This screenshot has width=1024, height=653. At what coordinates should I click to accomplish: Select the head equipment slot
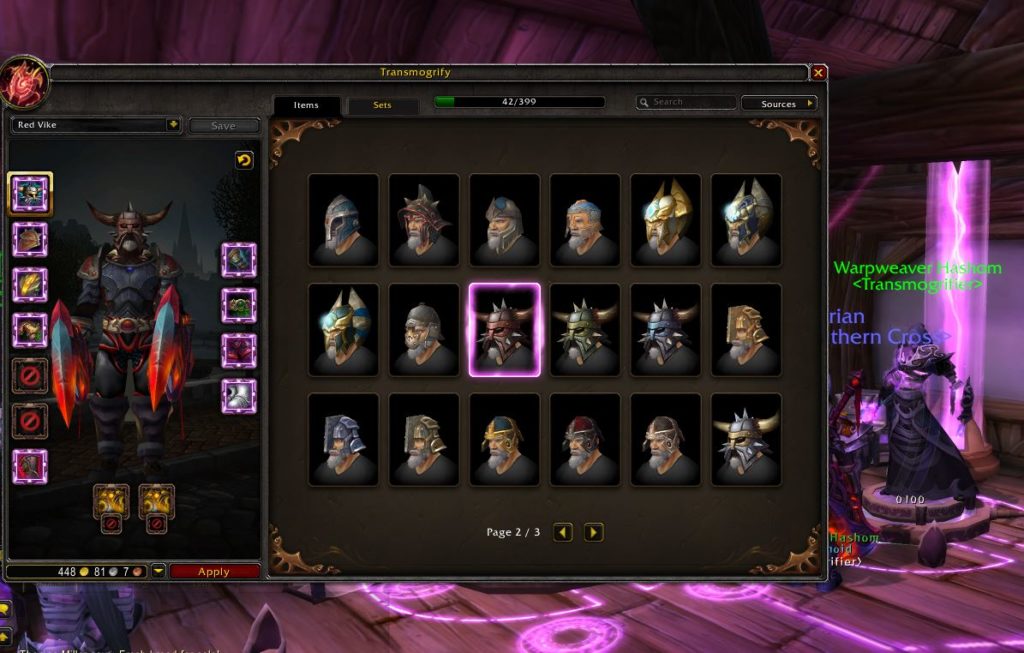click(x=31, y=193)
